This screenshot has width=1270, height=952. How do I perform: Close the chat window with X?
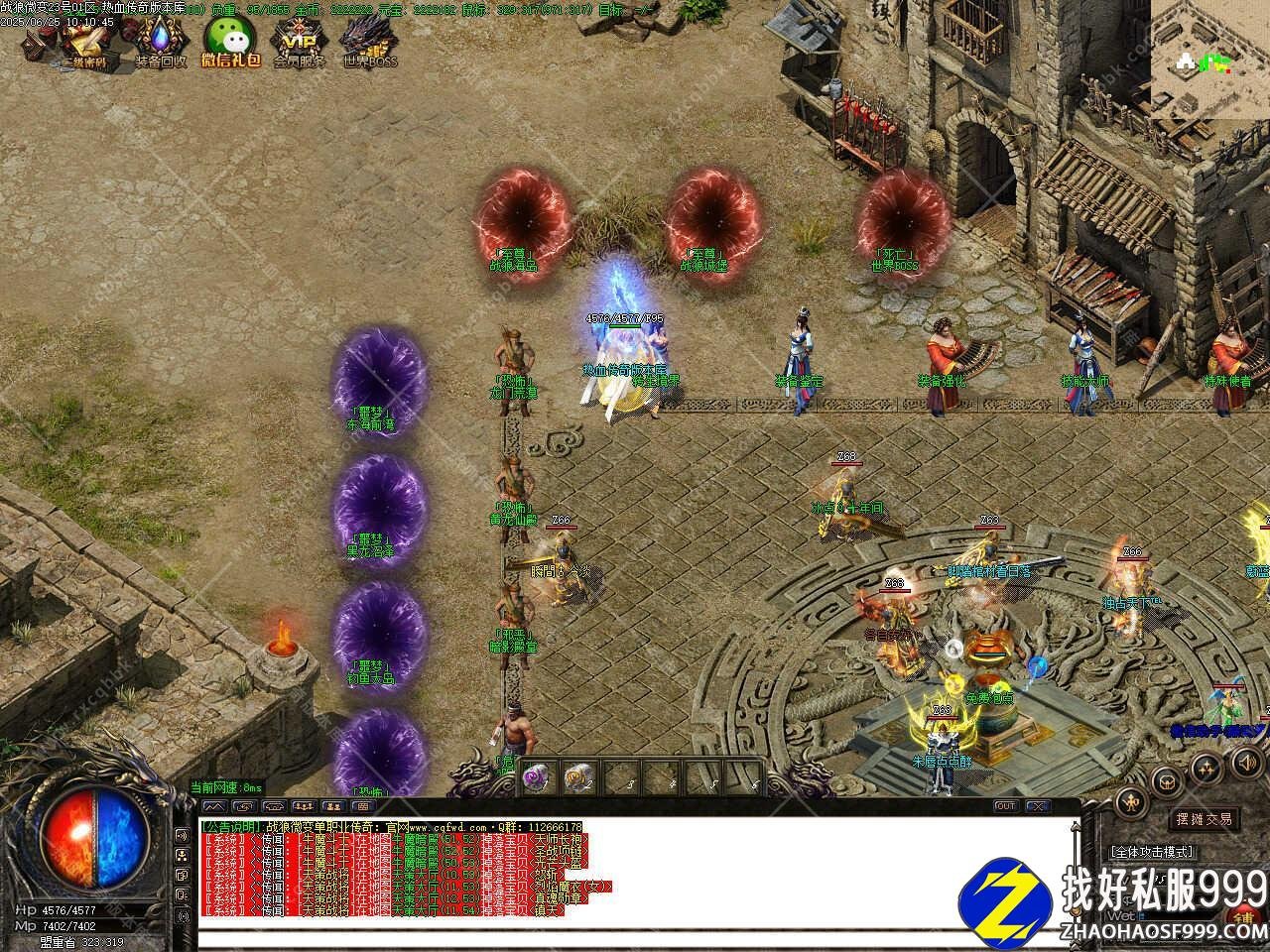click(x=1037, y=806)
